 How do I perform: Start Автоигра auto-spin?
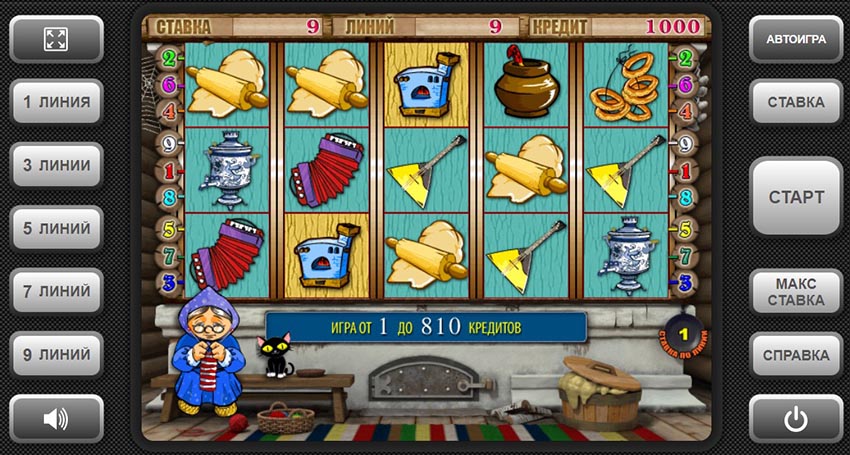coord(795,39)
